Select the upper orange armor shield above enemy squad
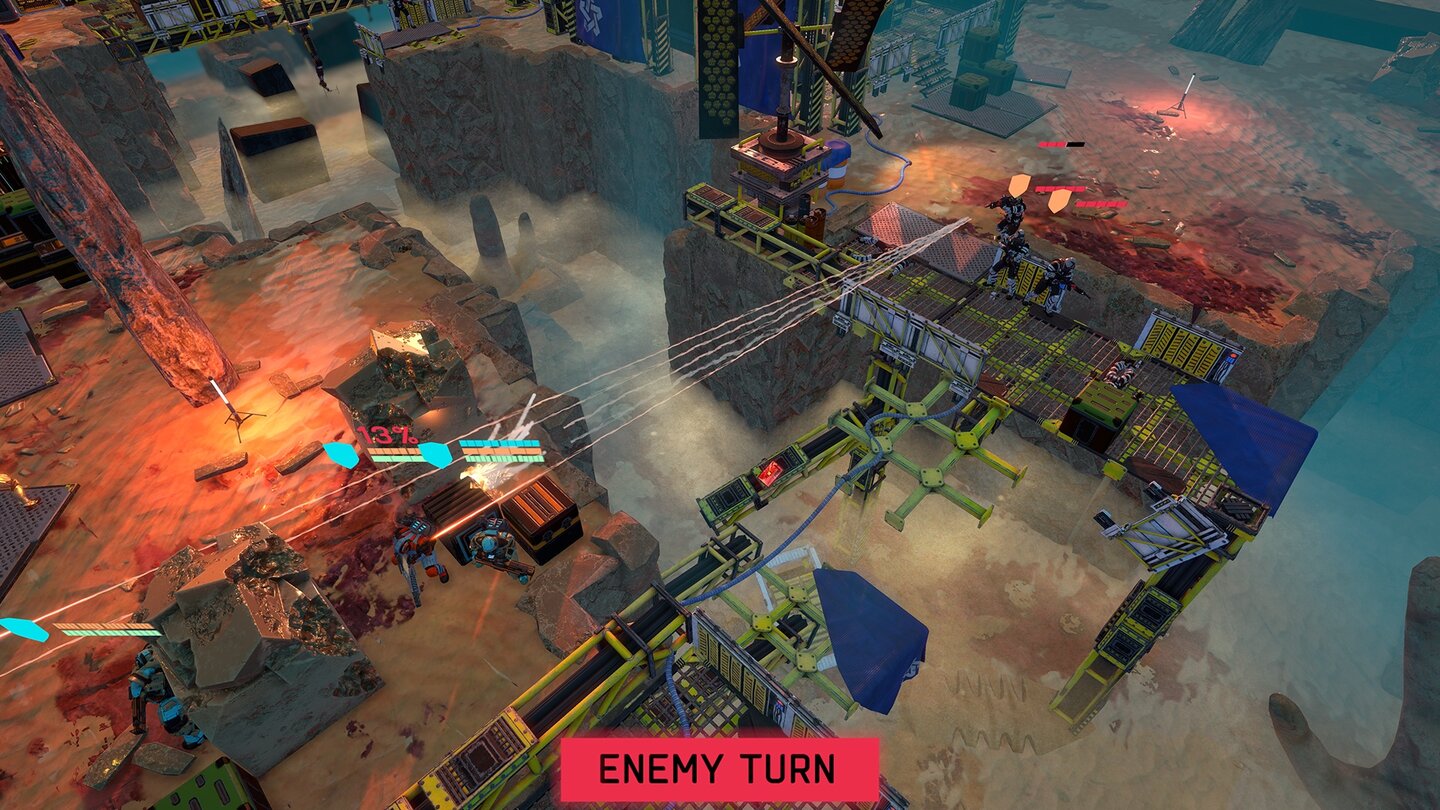The height and width of the screenshot is (810, 1440). (x=1020, y=186)
